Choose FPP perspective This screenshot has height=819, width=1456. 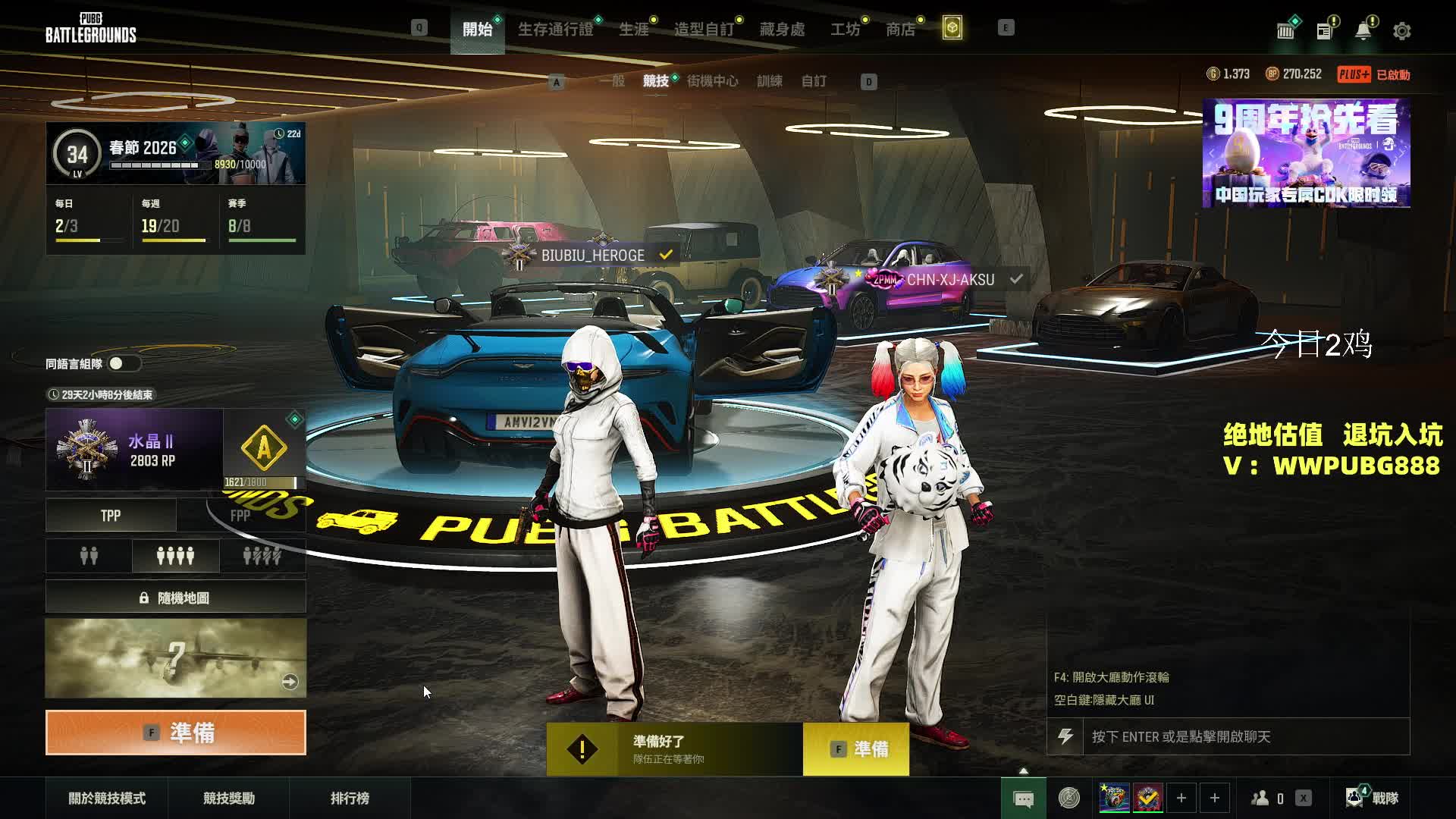[x=240, y=516]
